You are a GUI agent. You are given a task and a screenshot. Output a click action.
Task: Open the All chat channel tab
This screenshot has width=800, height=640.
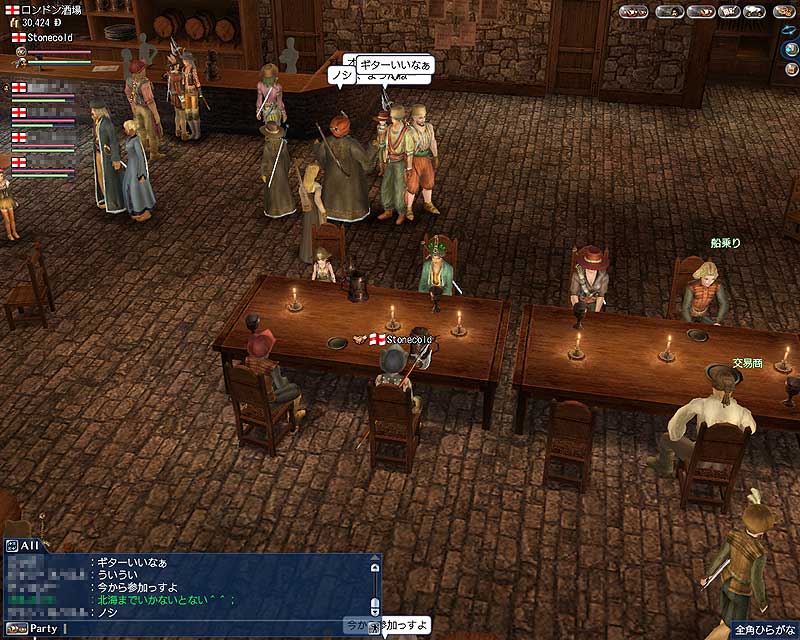pyautogui.click(x=22, y=546)
